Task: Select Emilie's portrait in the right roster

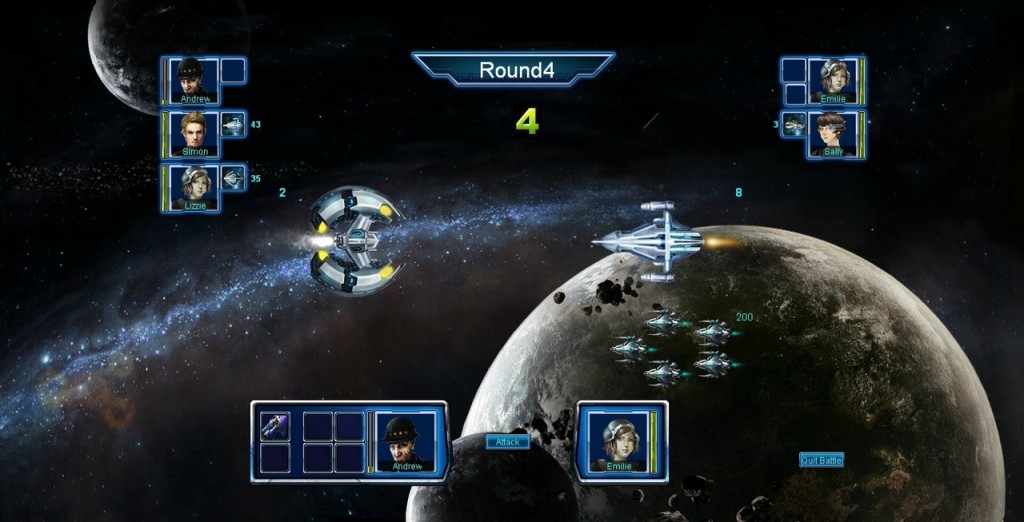Action: tap(833, 80)
